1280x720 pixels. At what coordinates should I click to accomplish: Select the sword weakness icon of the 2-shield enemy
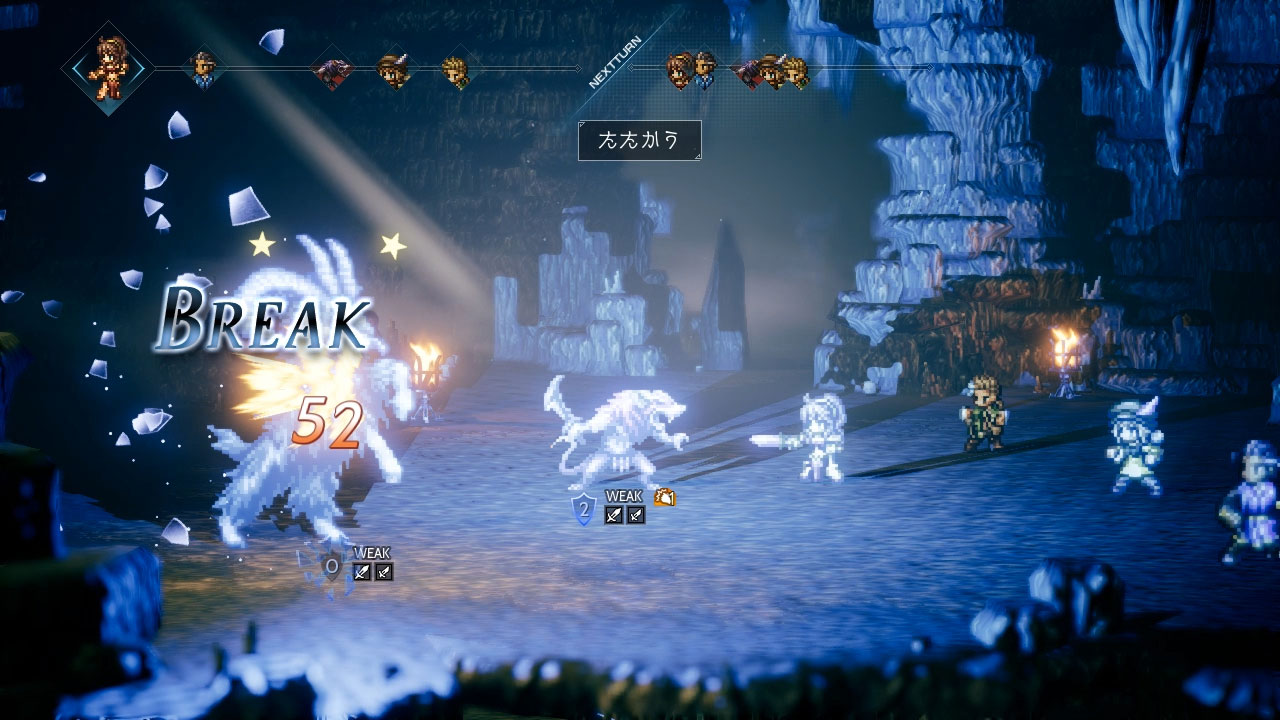pos(614,515)
